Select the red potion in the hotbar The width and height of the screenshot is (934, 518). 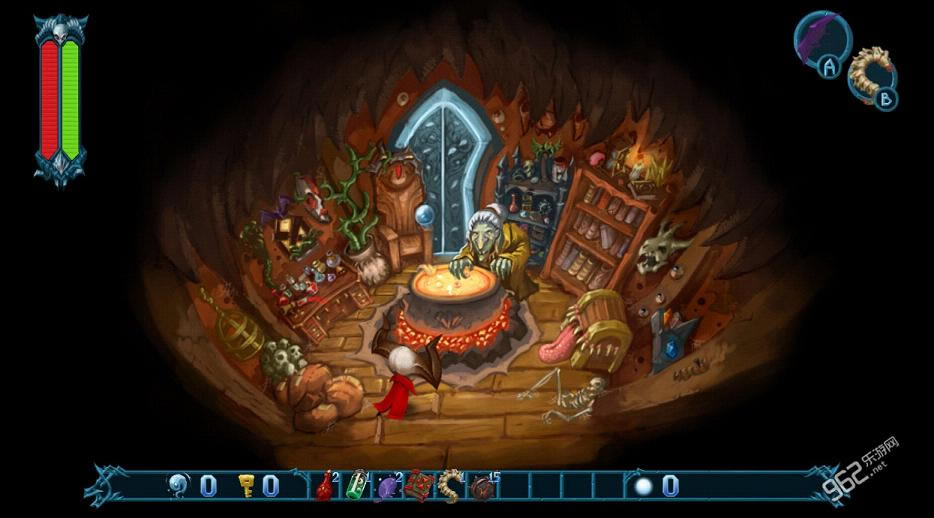coord(325,488)
